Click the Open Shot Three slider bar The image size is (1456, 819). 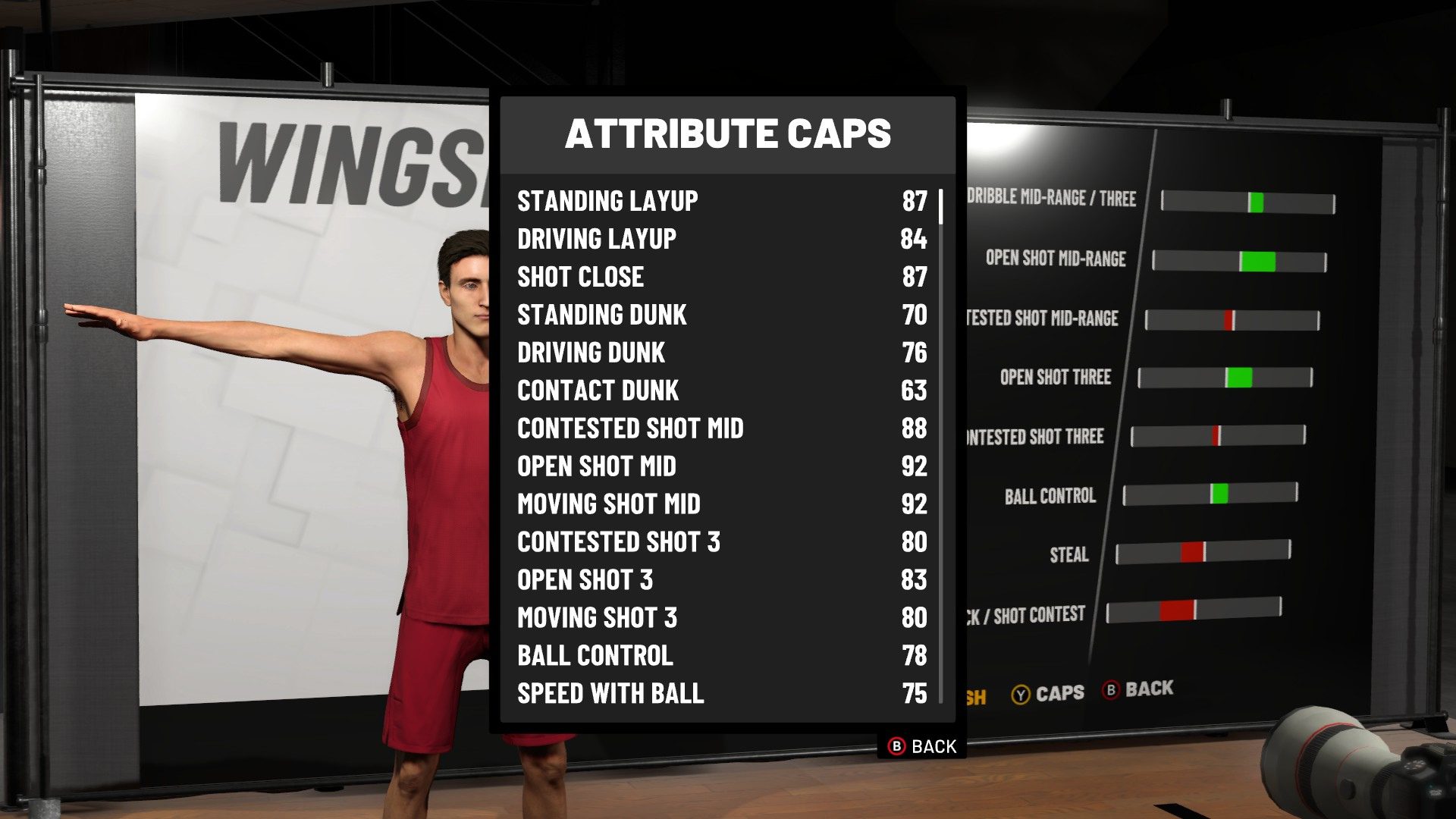point(1227,378)
